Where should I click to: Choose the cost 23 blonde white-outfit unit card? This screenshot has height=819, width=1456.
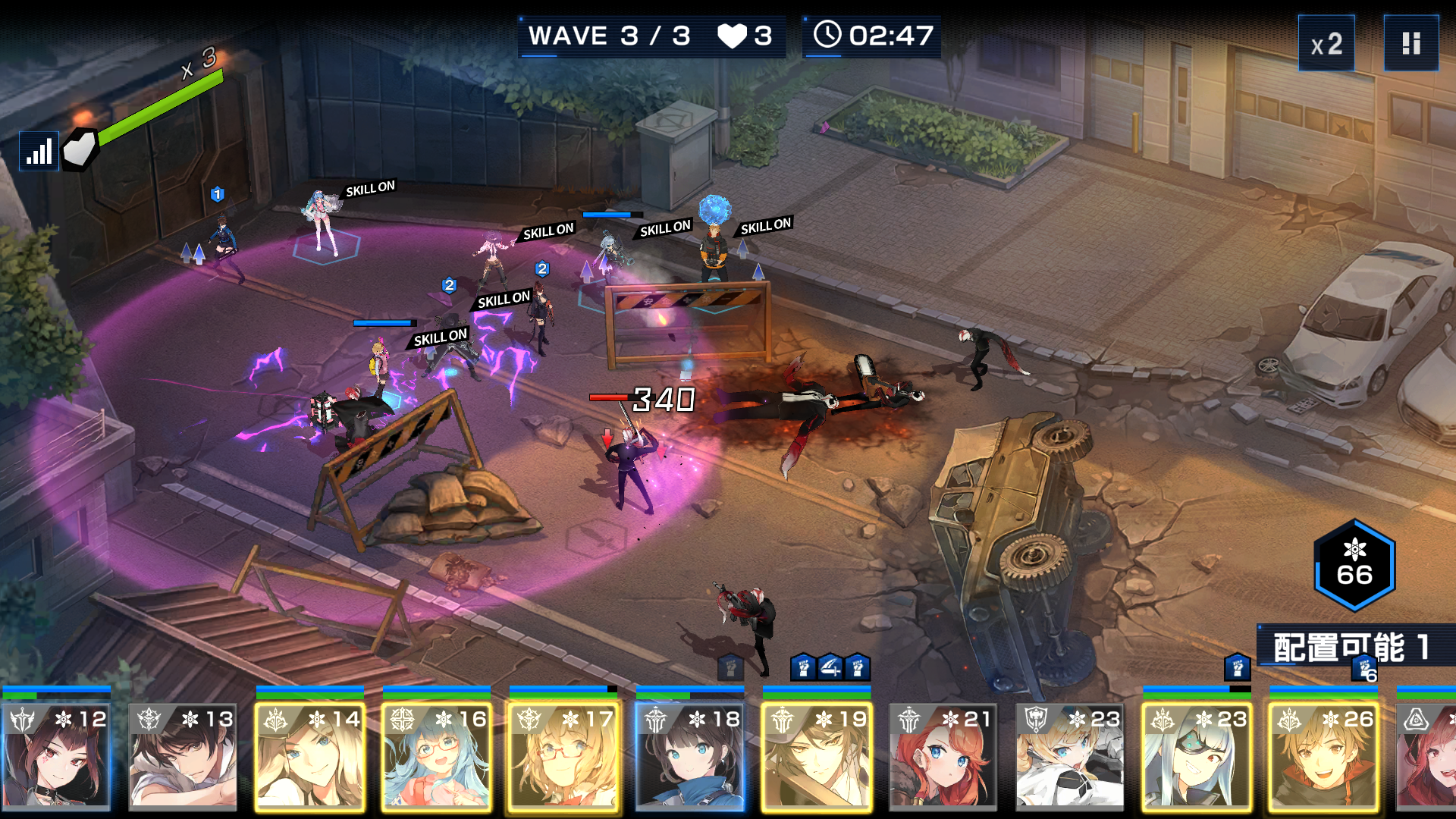[x=1069, y=756]
